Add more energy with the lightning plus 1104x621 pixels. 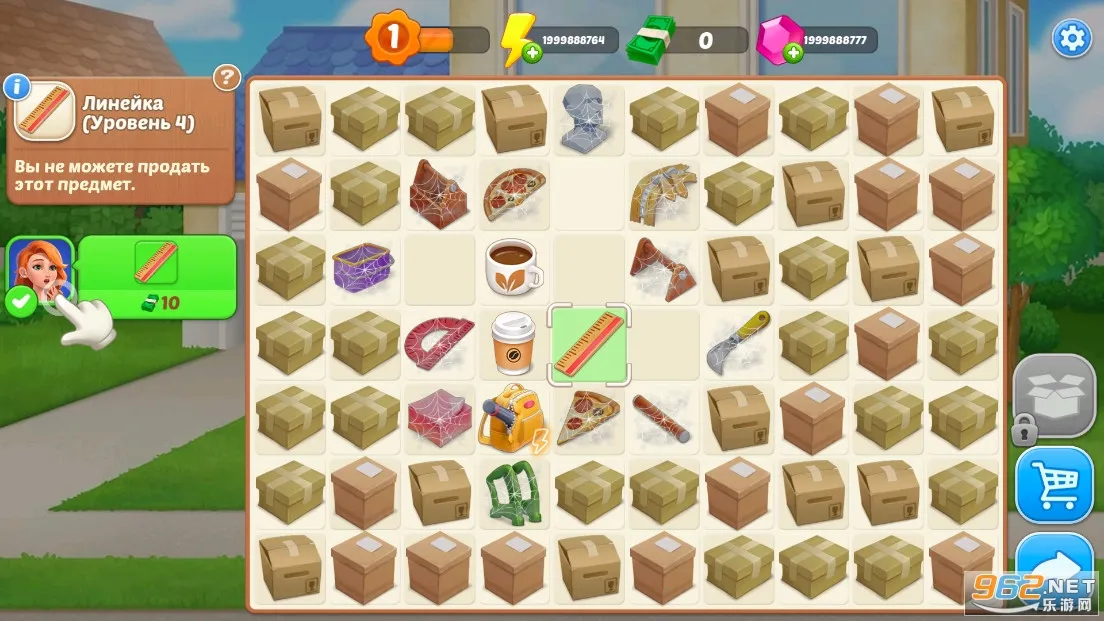pyautogui.click(x=533, y=53)
